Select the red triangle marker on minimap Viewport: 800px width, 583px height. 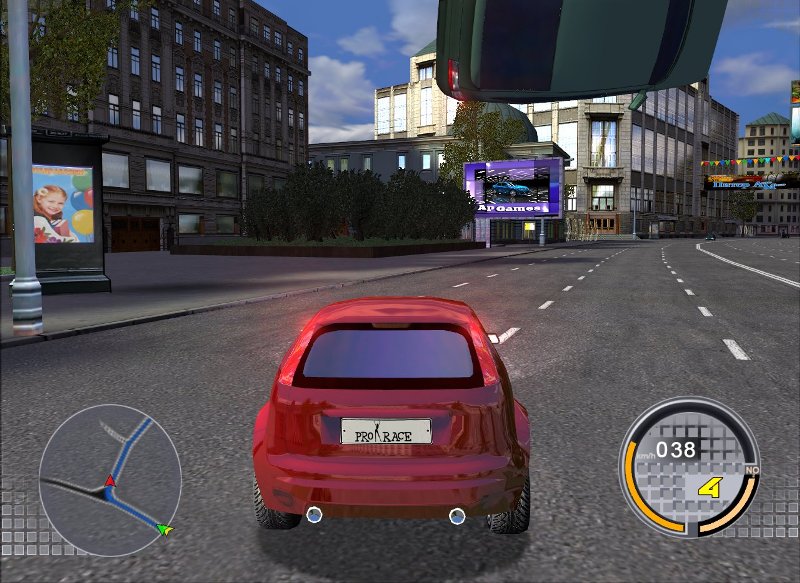(110, 482)
